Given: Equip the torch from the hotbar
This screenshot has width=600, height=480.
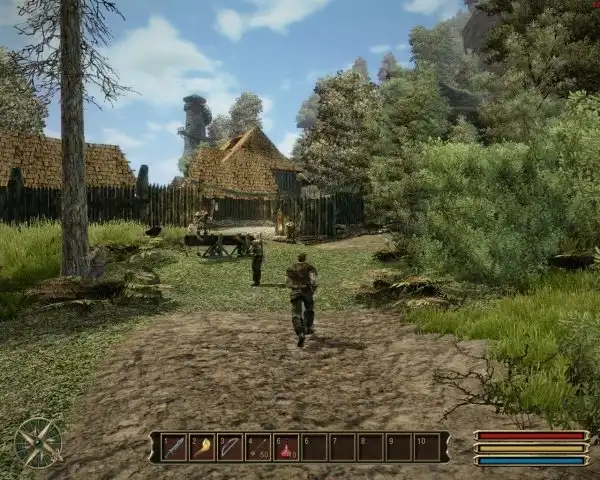Looking at the screenshot, I should (203, 447).
